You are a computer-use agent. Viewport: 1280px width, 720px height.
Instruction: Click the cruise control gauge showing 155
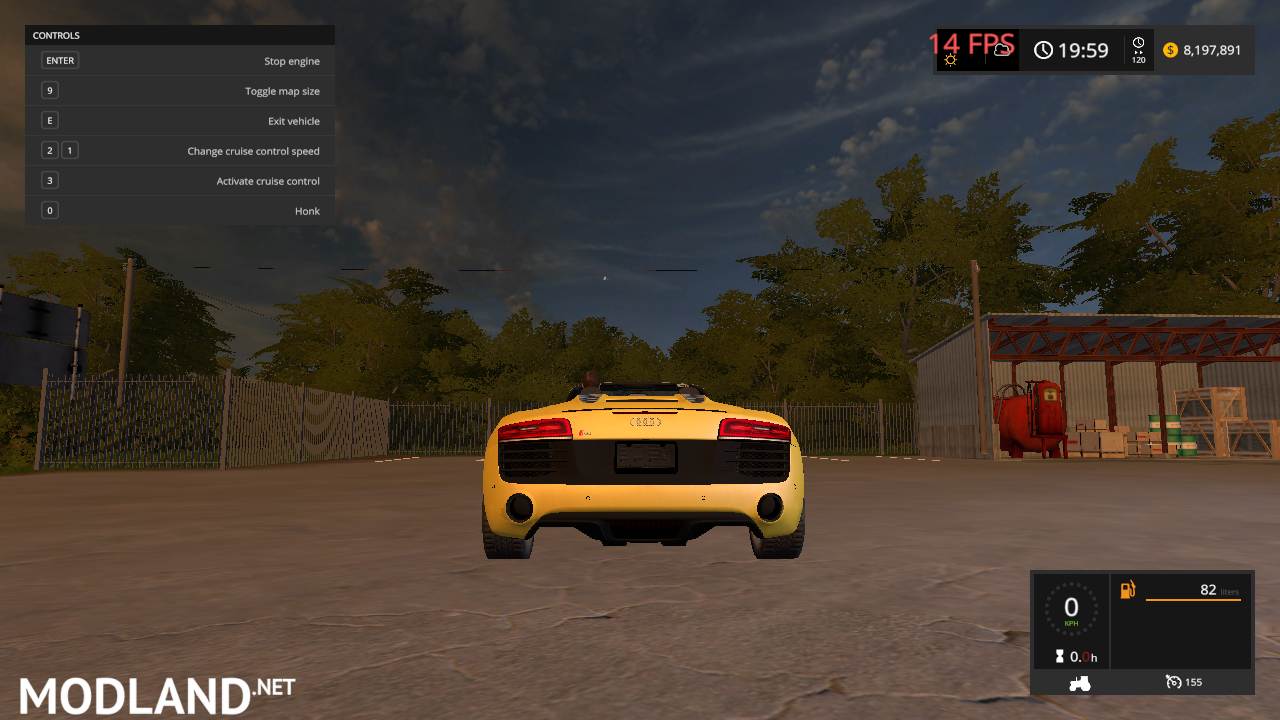[x=1183, y=681]
